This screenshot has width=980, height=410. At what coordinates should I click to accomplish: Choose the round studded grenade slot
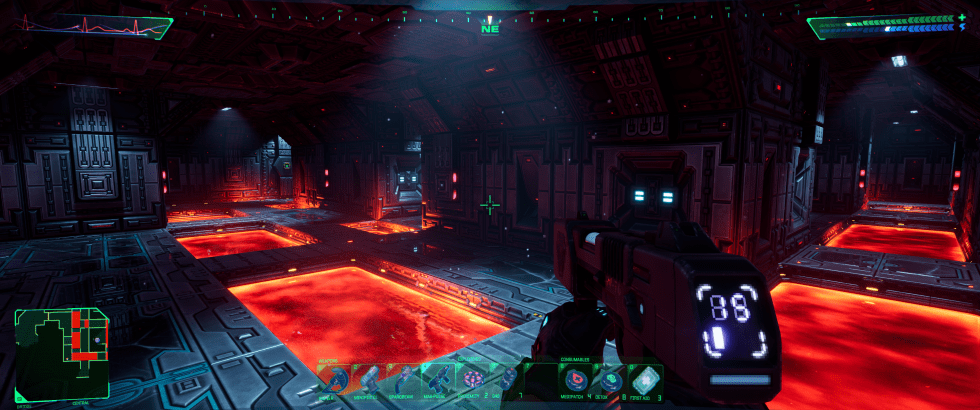tap(470, 379)
